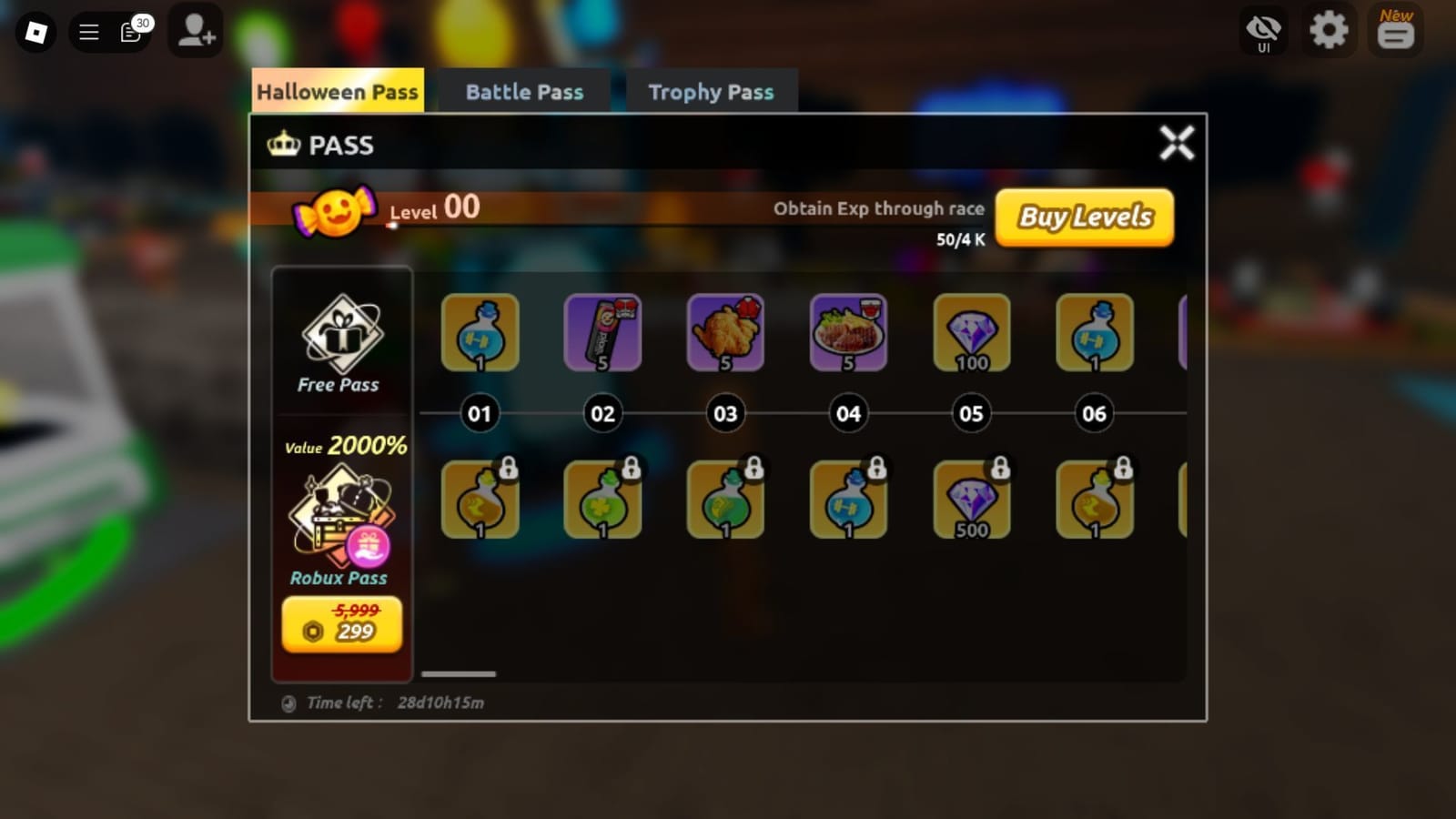The height and width of the screenshot is (819, 1456).
Task: Select the fried chicken reward at level 03
Action: point(725,333)
